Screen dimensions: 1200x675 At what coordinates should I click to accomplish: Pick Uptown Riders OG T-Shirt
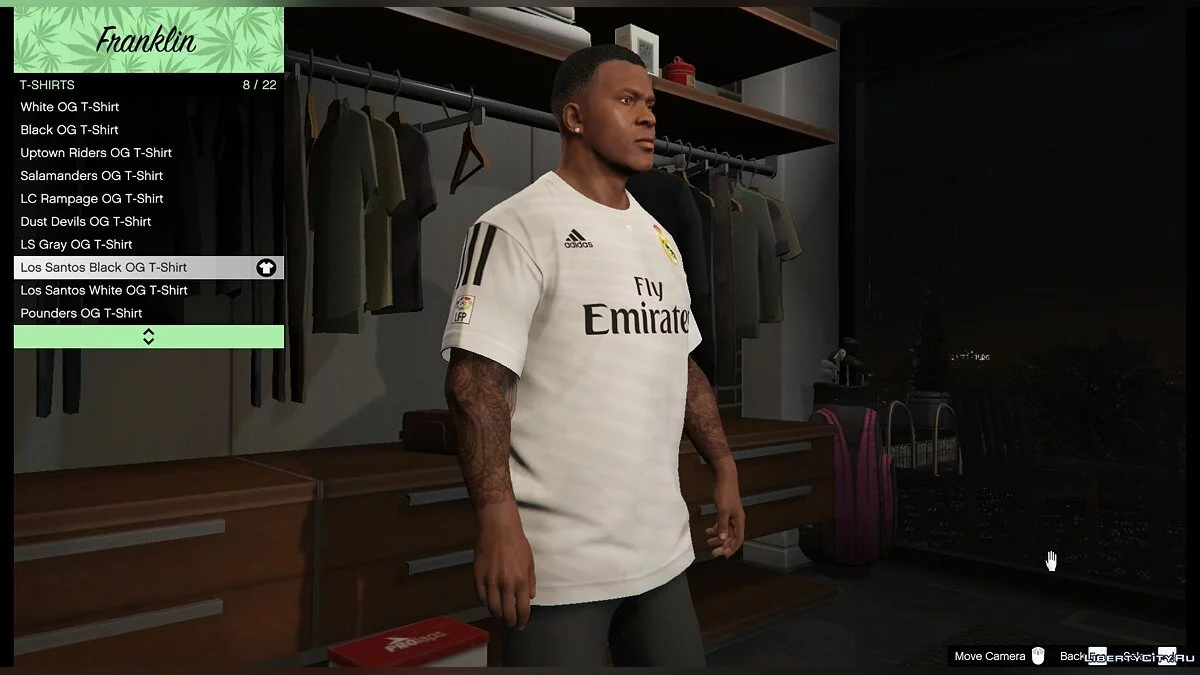pos(96,153)
